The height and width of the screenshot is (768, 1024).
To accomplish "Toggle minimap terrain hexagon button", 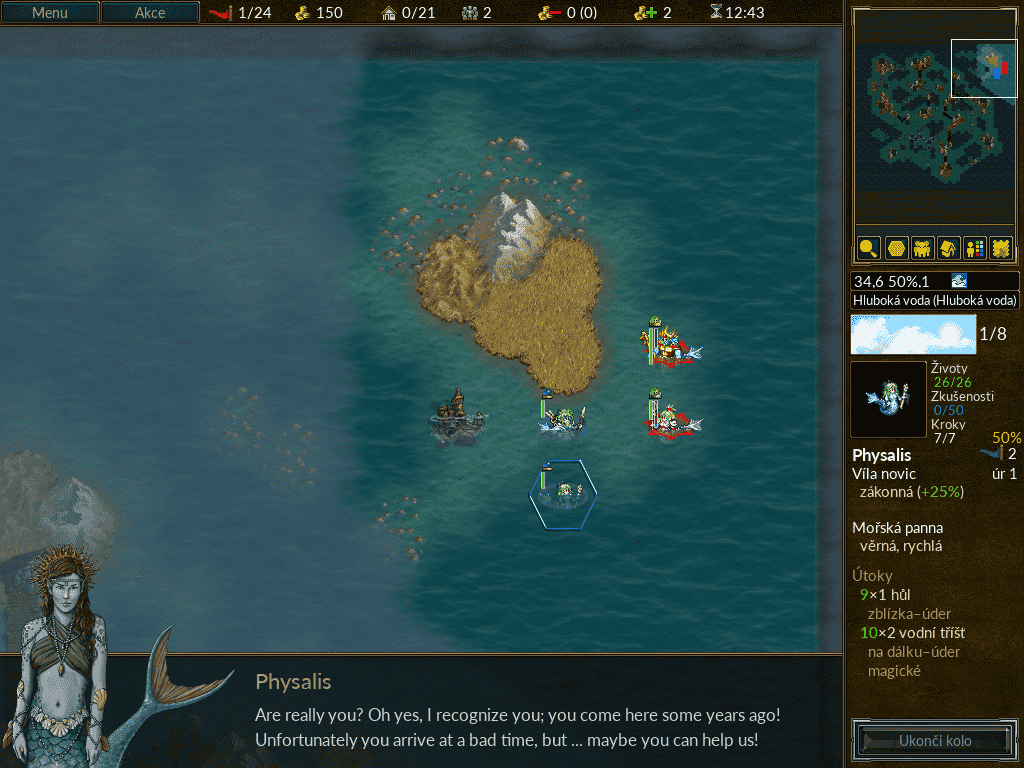I will (x=895, y=247).
